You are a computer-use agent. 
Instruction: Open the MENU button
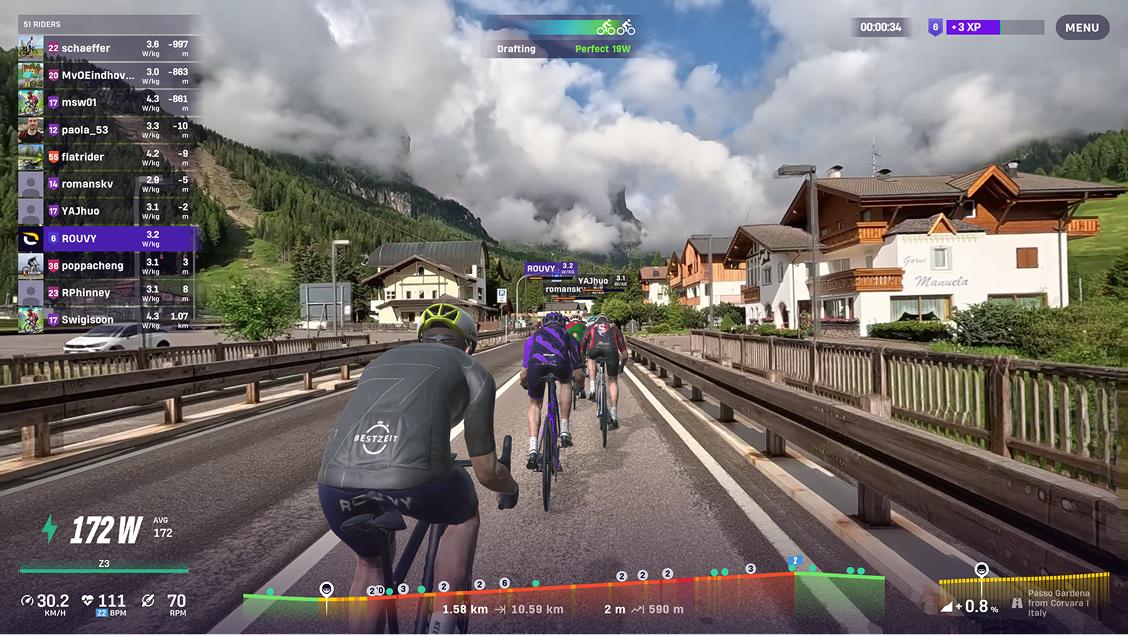tap(1082, 28)
